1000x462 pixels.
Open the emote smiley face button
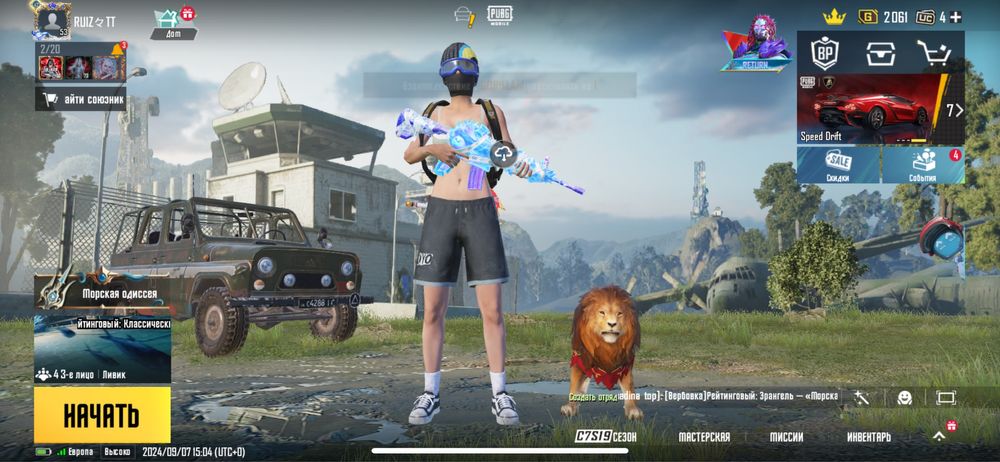(x=904, y=397)
